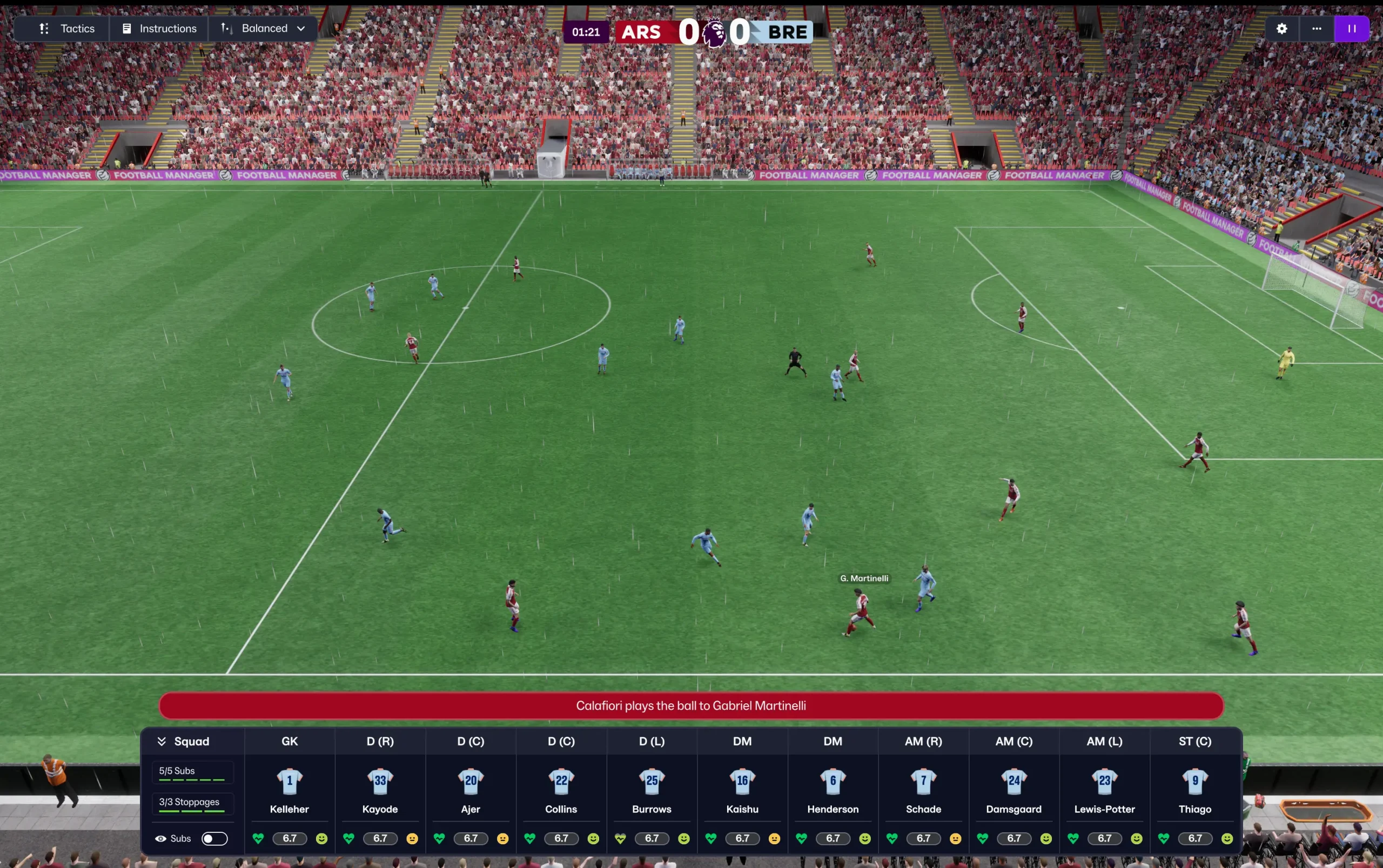Click Thiago's morale smiley icon
1383x868 pixels.
[1227, 838]
